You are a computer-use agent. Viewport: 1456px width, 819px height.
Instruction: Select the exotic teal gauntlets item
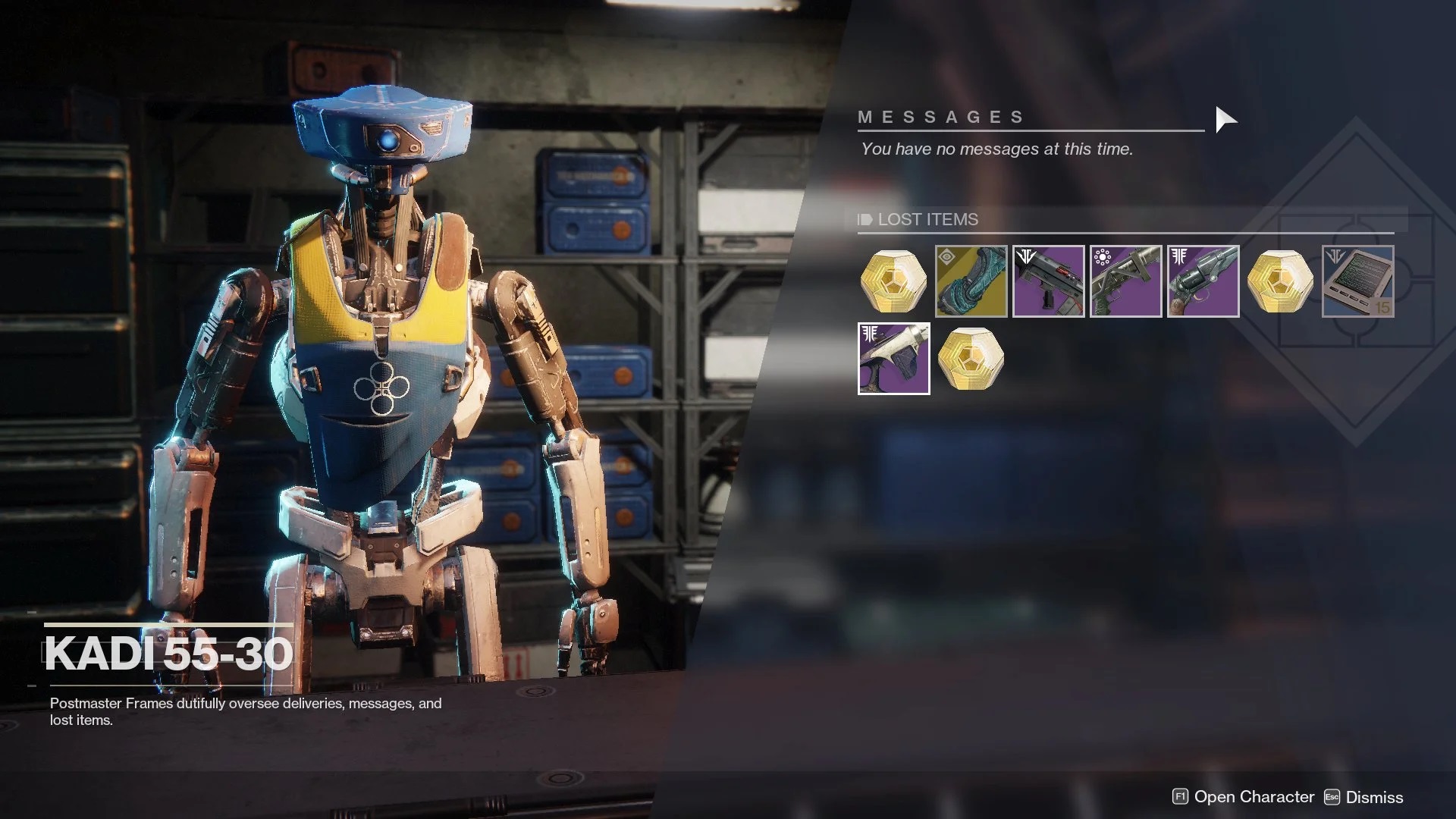971,281
